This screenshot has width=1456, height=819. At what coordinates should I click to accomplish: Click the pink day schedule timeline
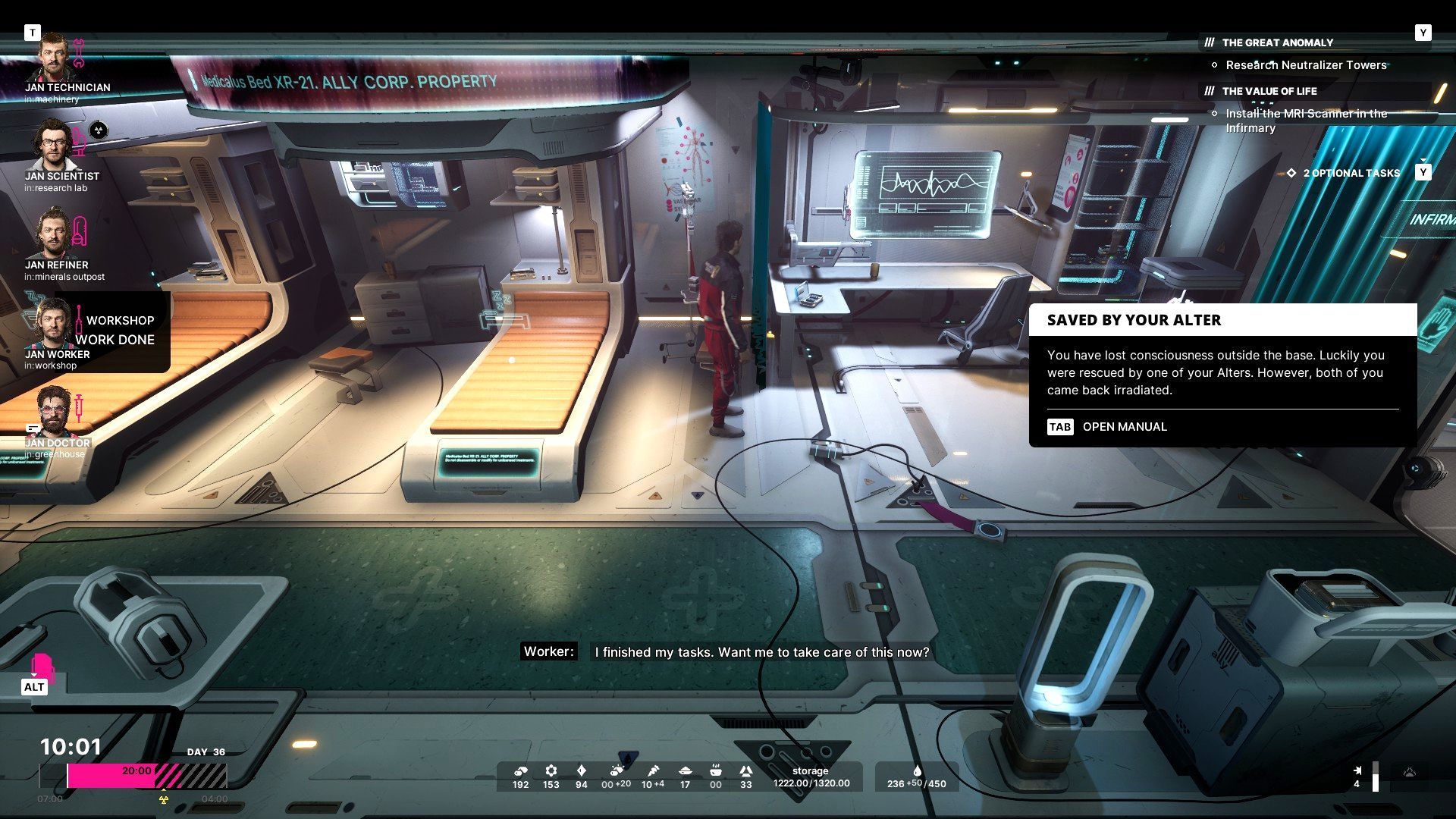pyautogui.click(x=133, y=775)
